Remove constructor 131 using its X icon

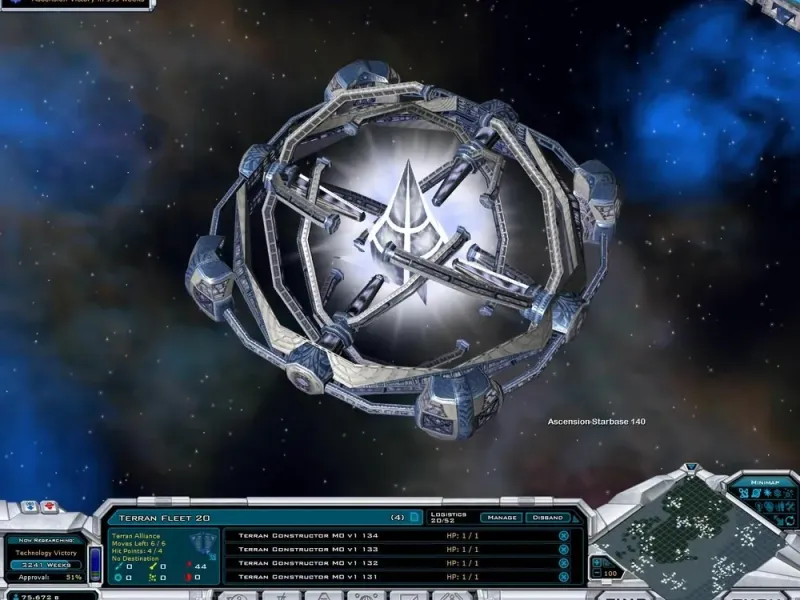(x=563, y=577)
